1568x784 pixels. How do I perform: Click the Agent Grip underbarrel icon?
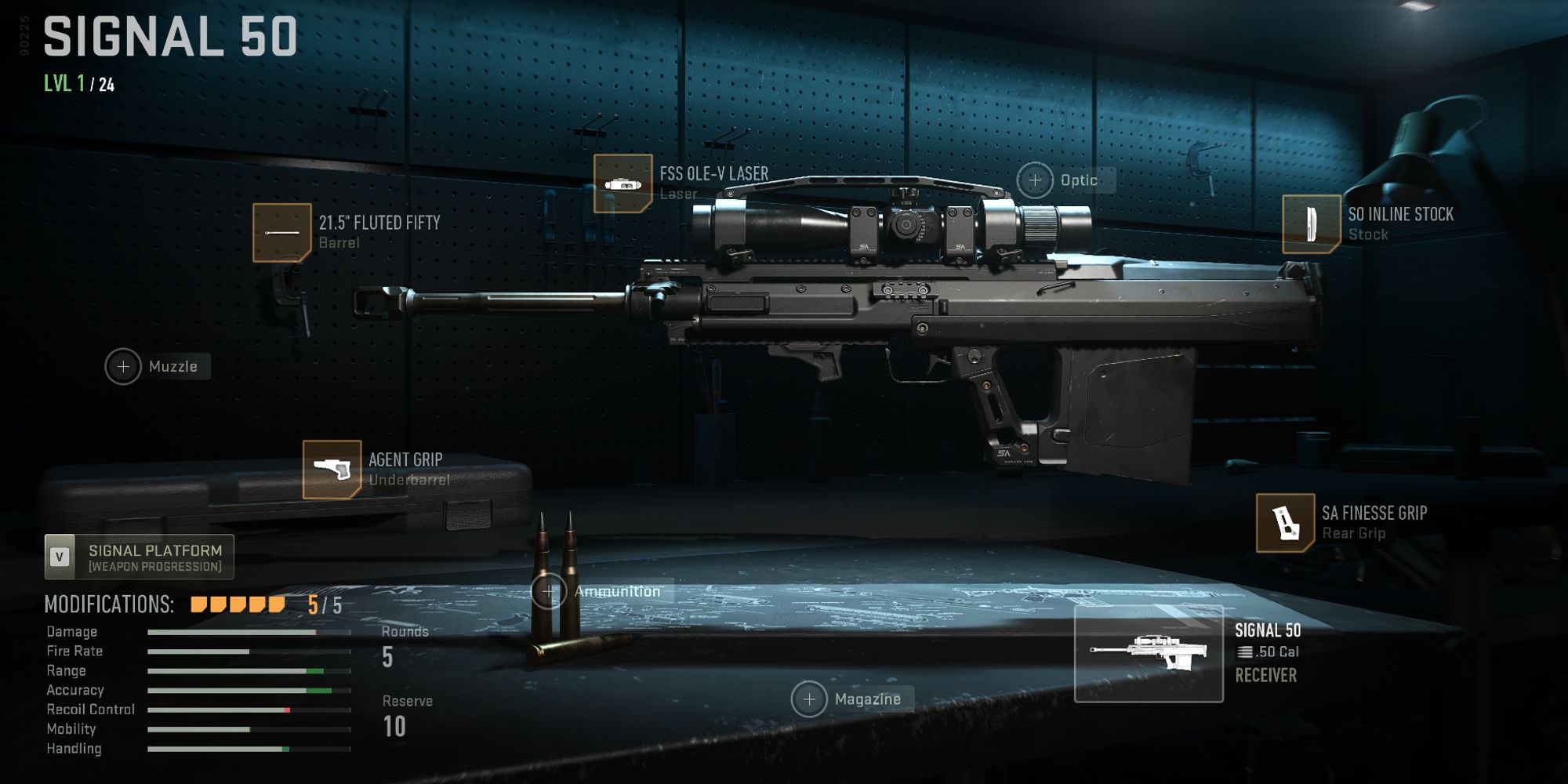coord(333,470)
